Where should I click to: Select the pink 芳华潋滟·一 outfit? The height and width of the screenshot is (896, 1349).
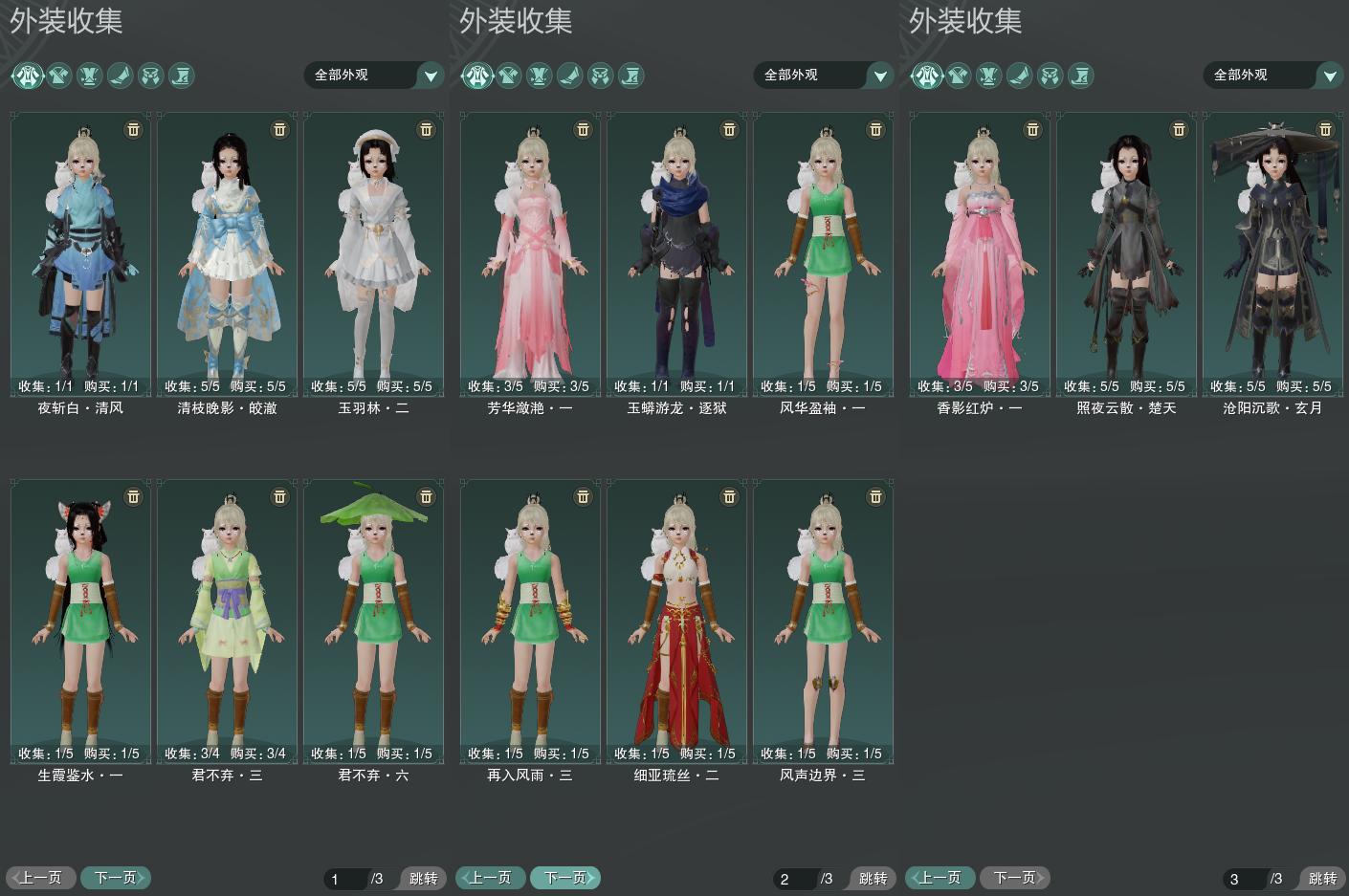tap(530, 253)
